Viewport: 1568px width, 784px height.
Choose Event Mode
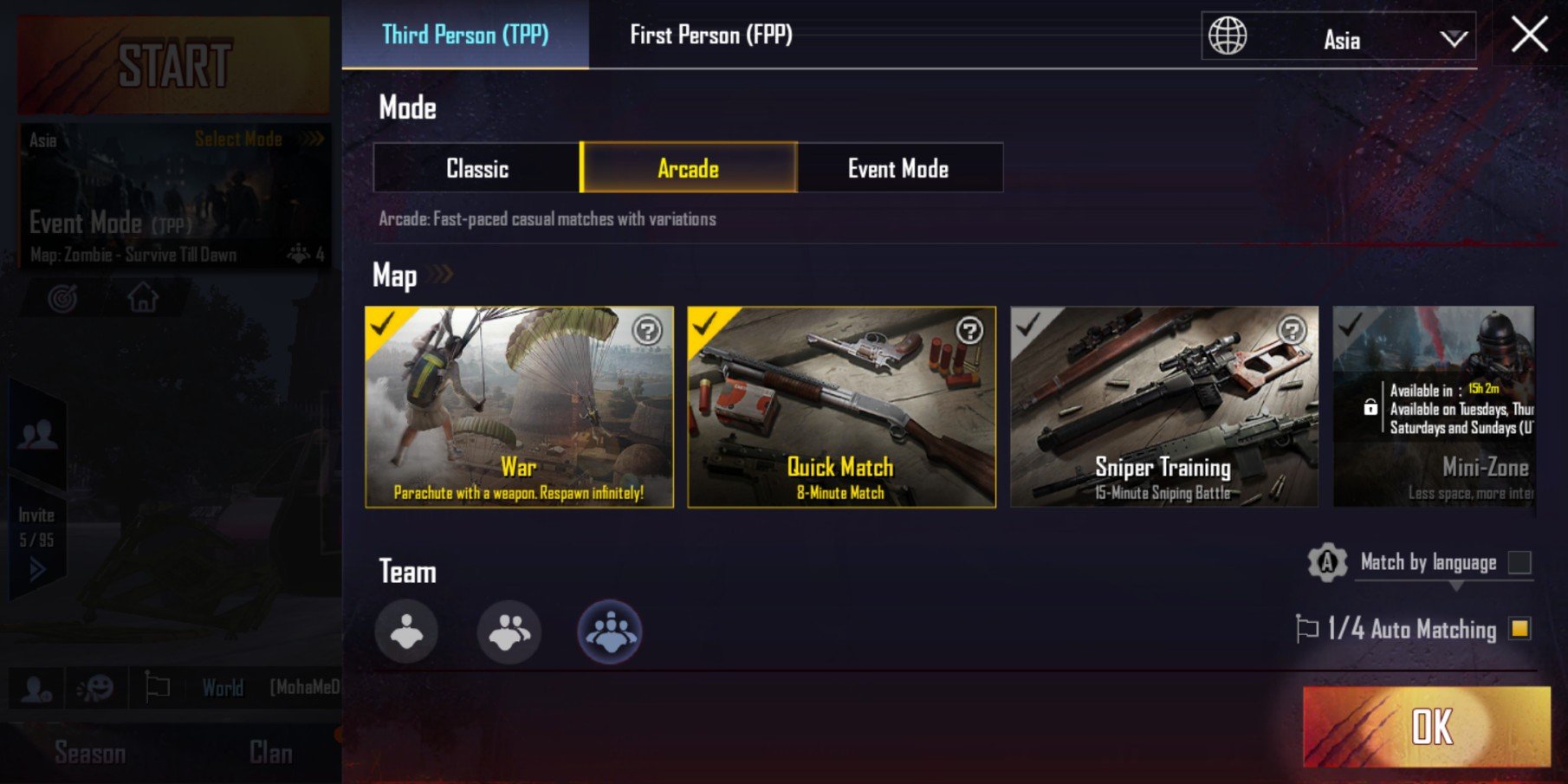[x=898, y=168]
